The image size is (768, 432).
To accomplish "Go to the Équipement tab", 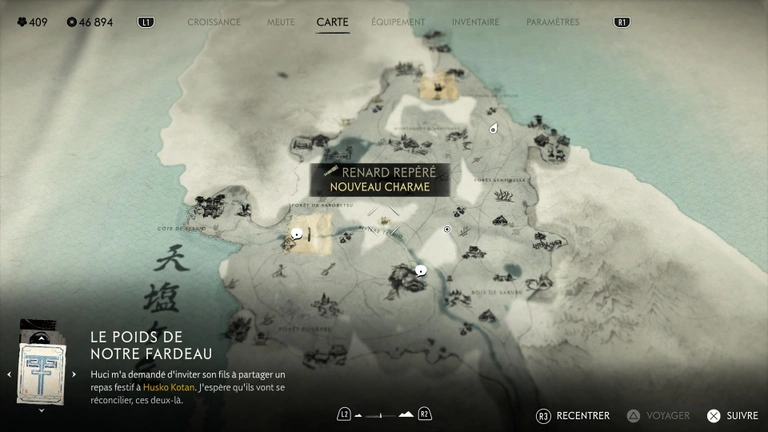I will (398, 21).
